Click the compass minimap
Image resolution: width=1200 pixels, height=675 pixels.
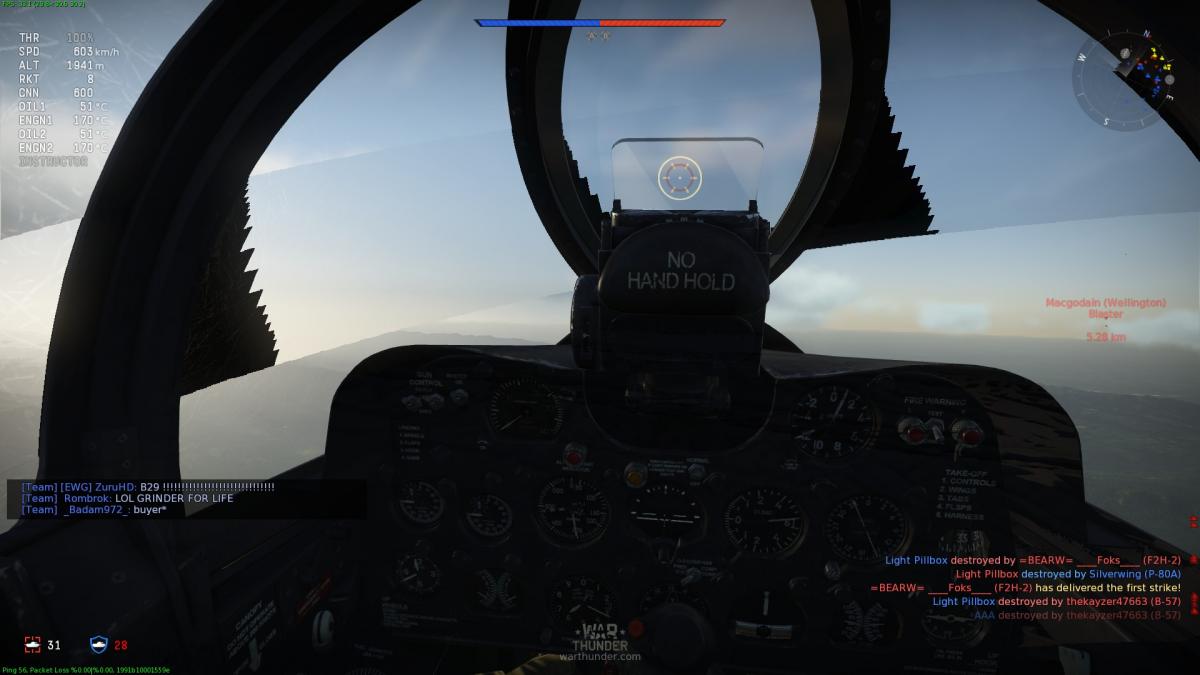point(1123,77)
